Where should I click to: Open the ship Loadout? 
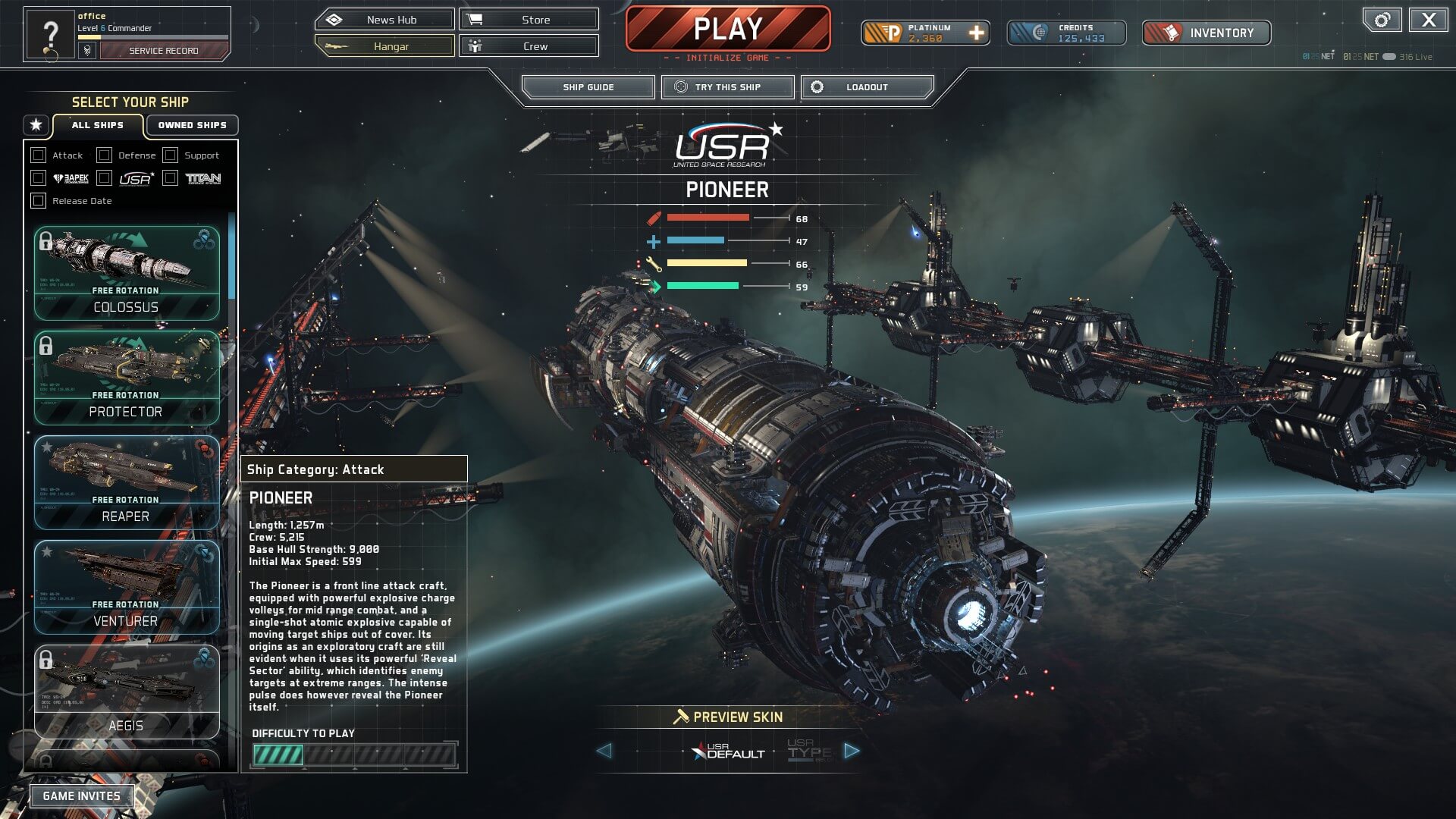click(867, 87)
